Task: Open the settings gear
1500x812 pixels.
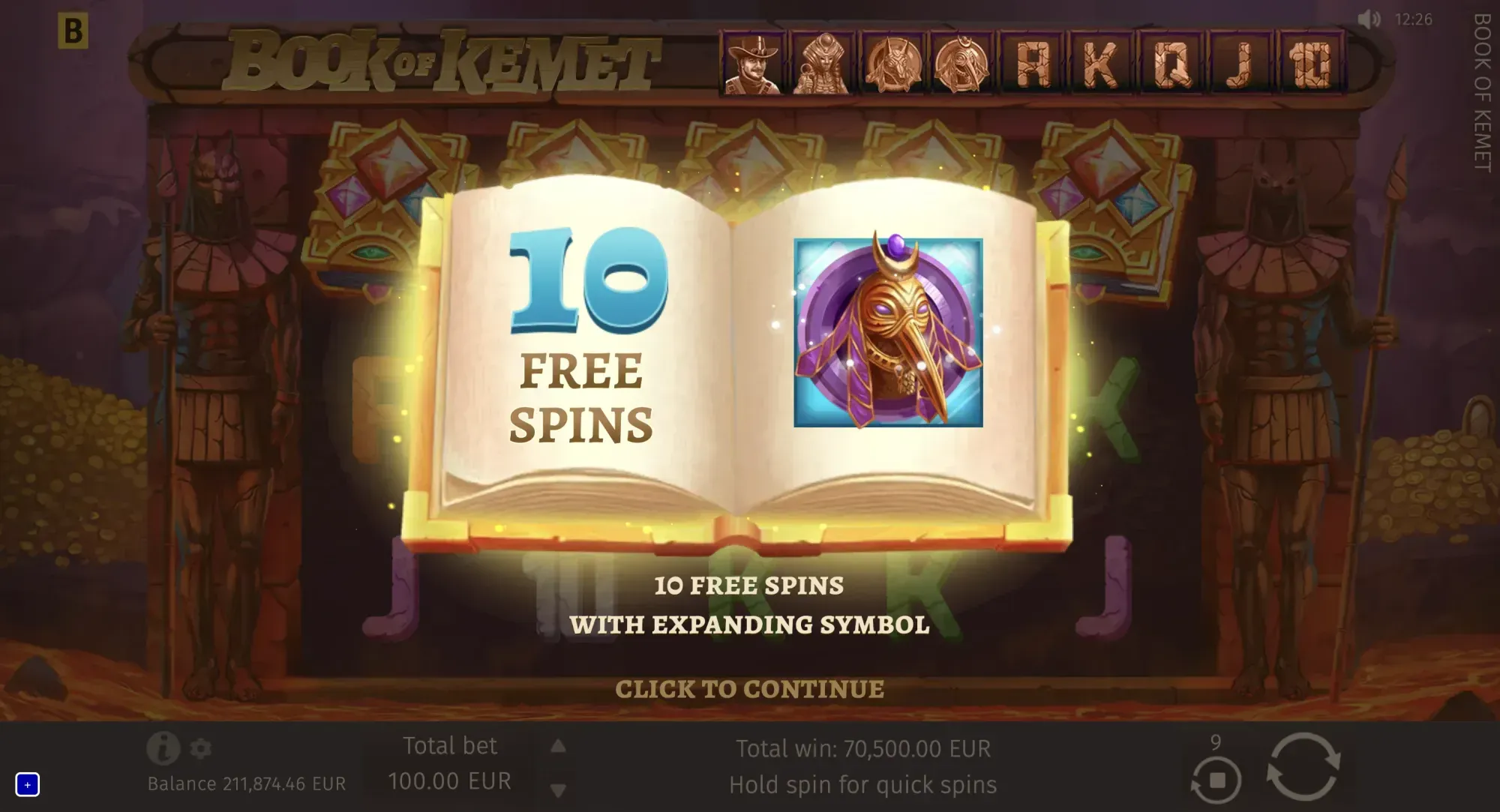Action: pos(199,750)
